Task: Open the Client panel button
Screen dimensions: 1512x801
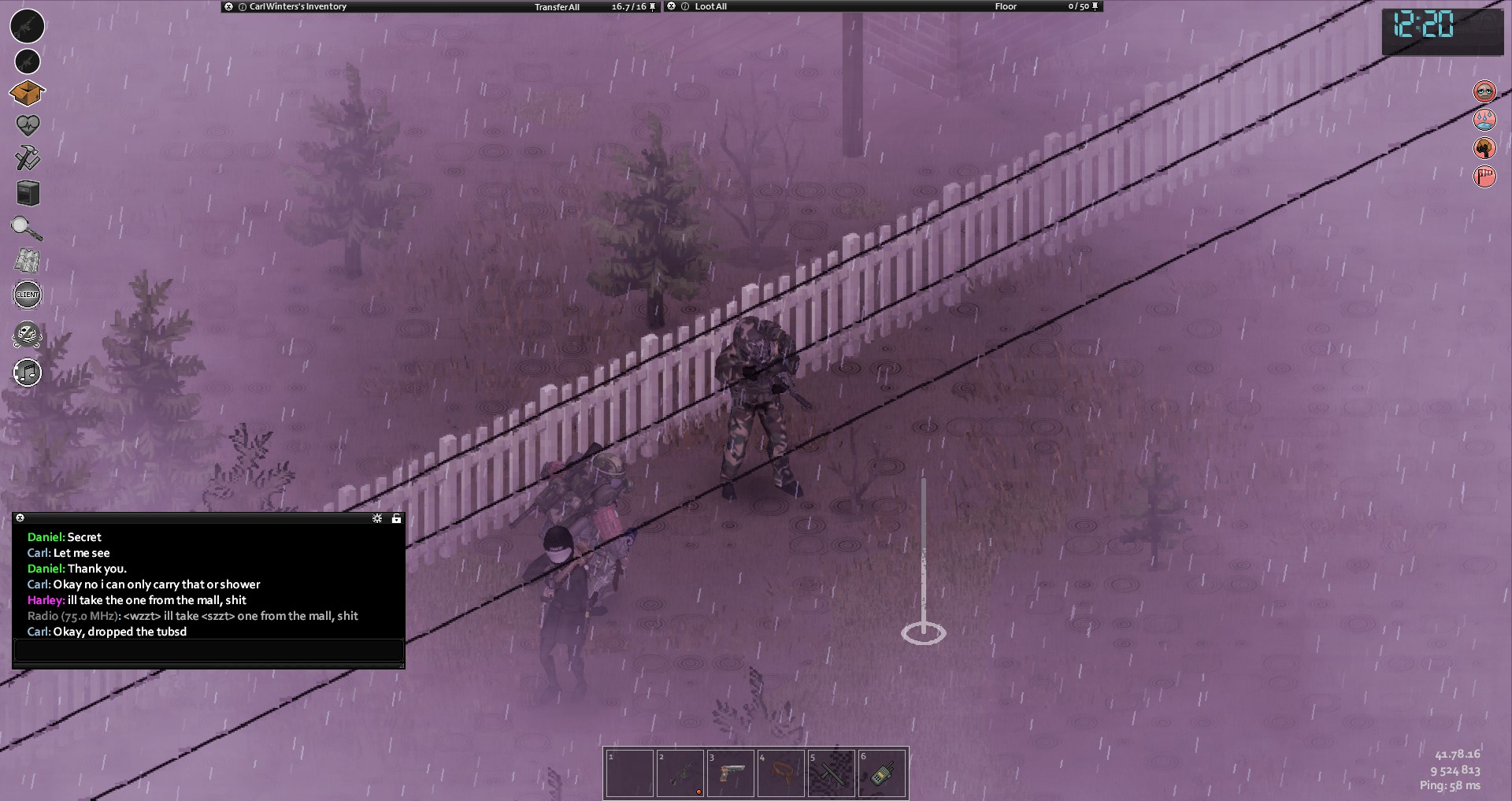Action: click(28, 295)
